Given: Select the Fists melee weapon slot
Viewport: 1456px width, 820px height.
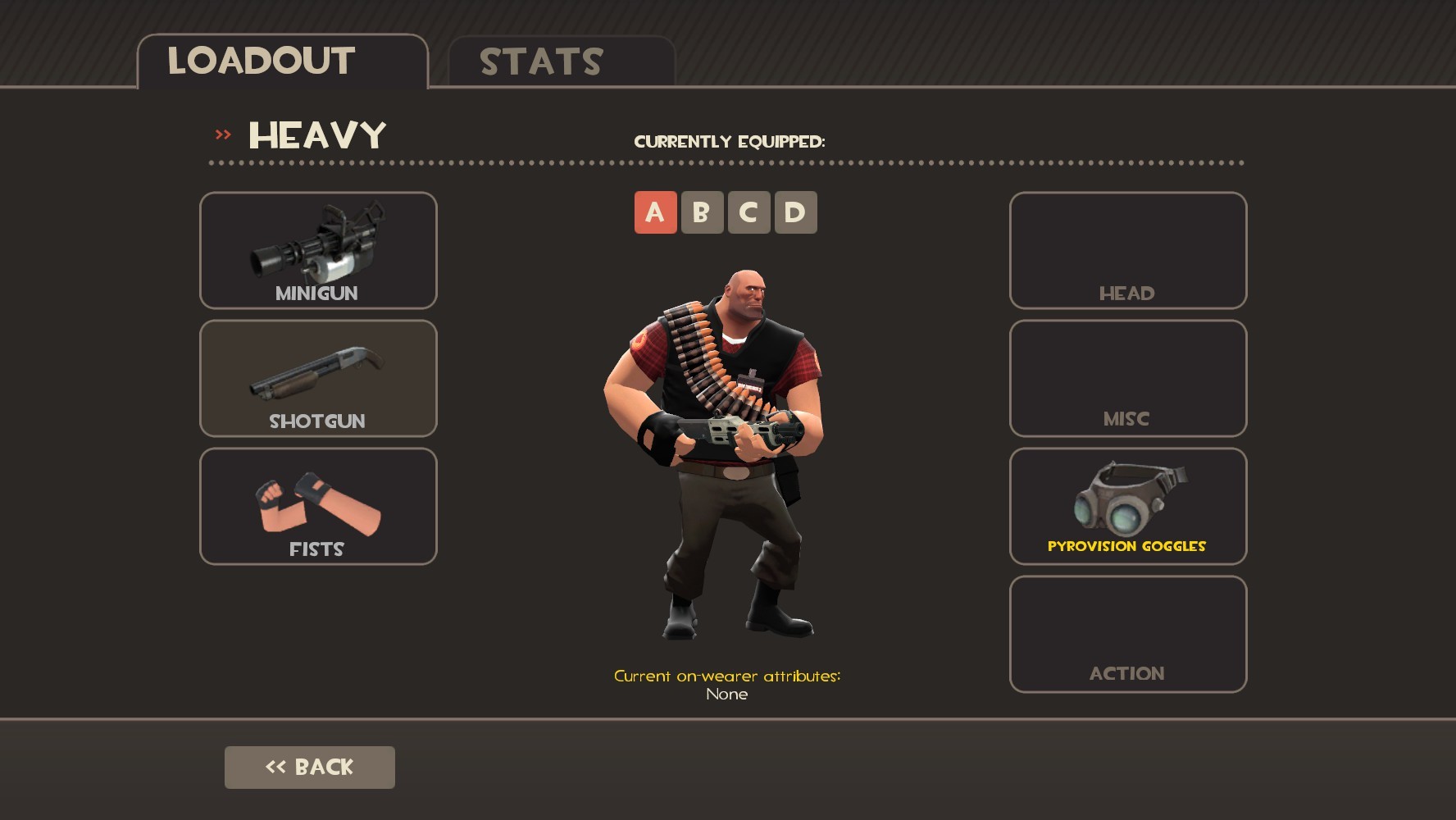Looking at the screenshot, I should [318, 506].
